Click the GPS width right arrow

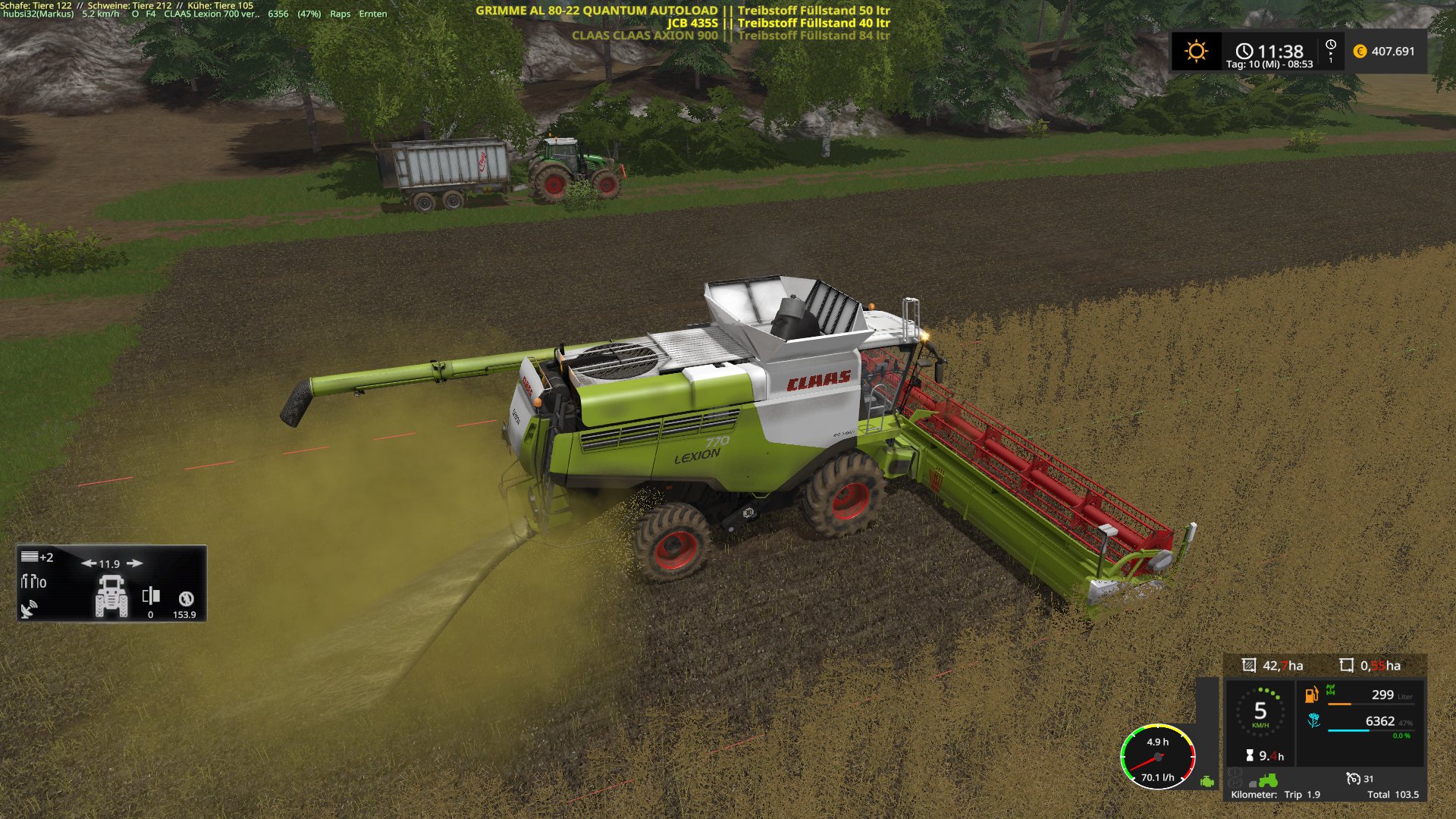pos(135,563)
